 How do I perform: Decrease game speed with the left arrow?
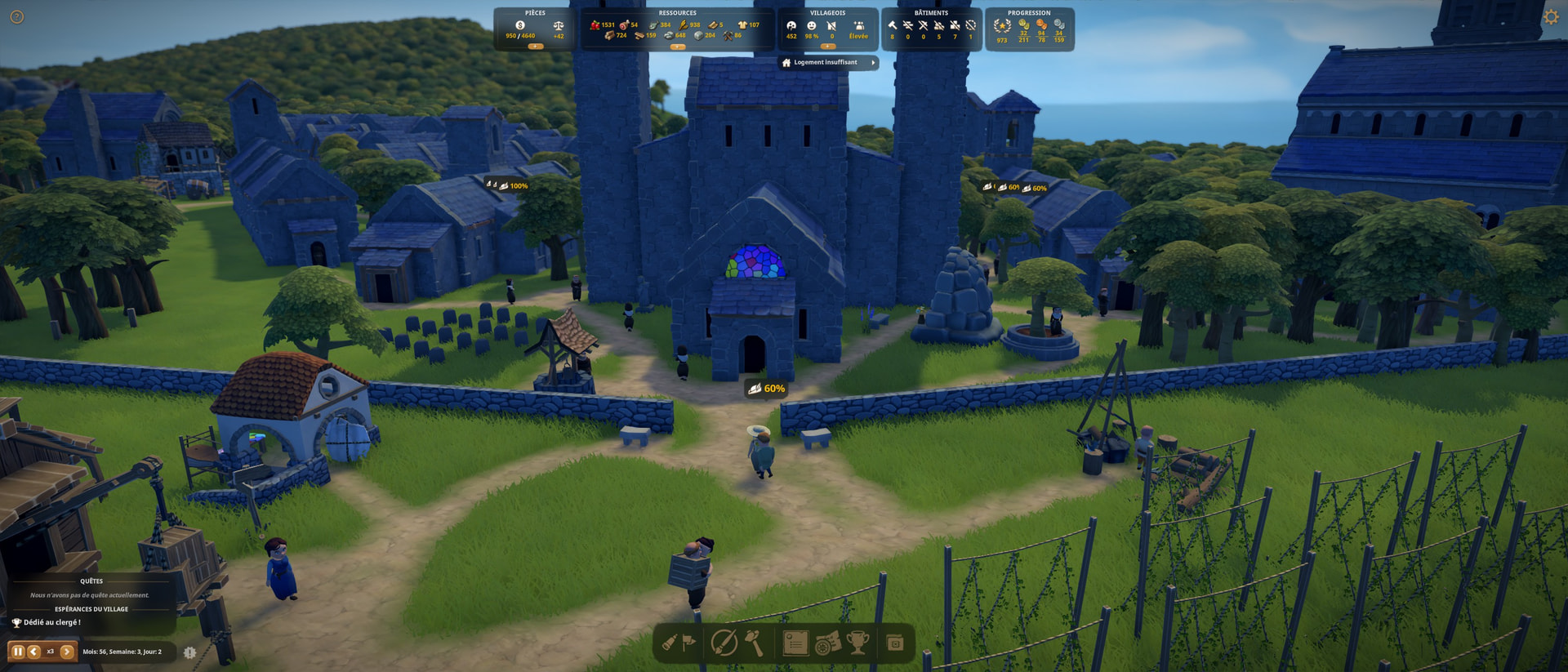click(33, 652)
